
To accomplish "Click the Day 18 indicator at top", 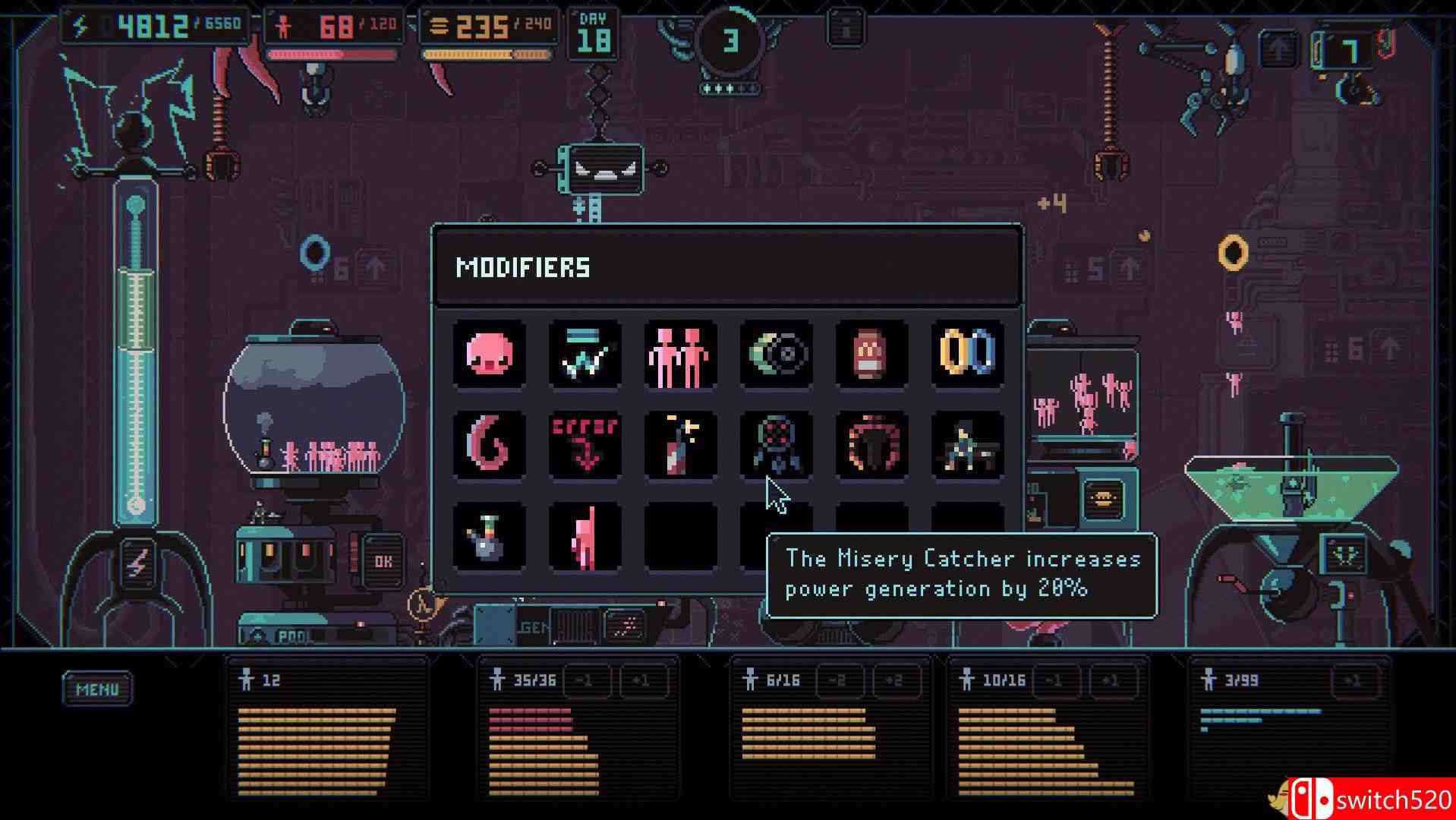I will tap(595, 30).
